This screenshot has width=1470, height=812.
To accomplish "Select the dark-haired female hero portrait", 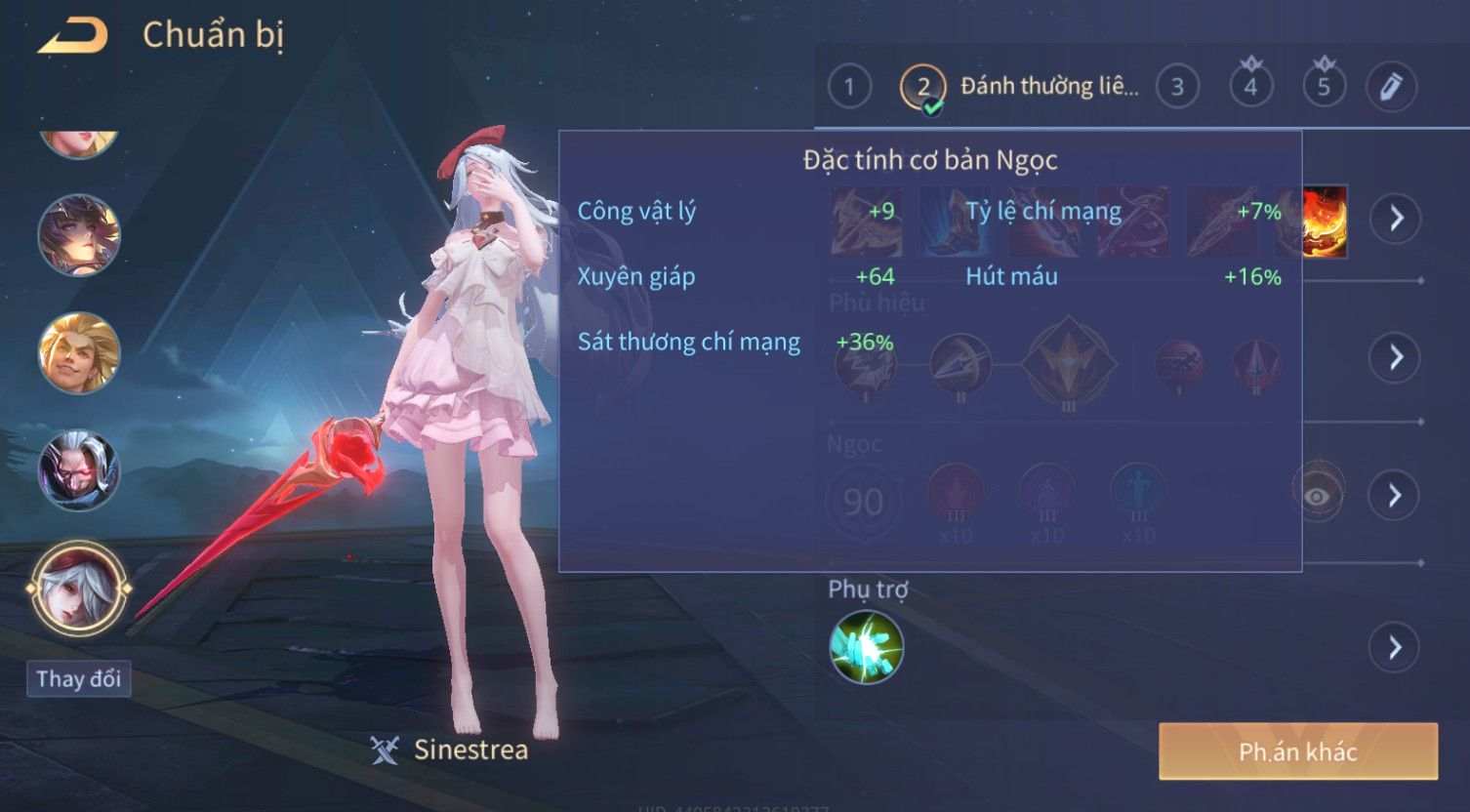I will point(79,235).
